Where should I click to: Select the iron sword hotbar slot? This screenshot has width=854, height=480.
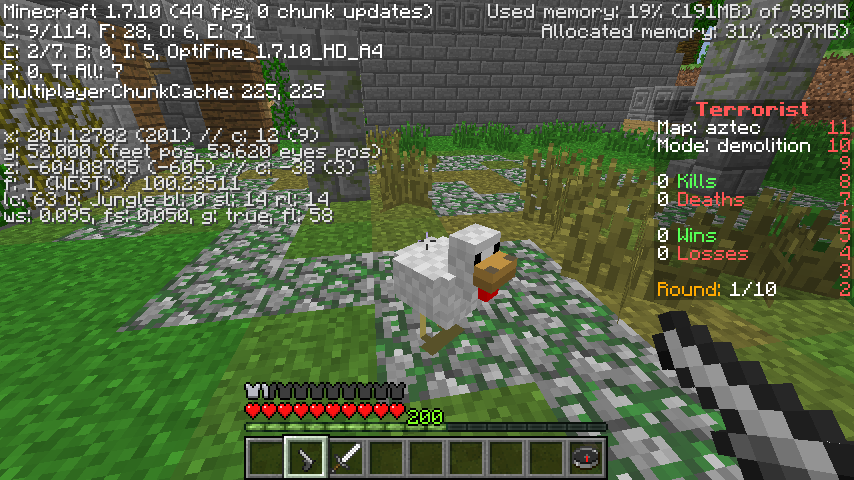346,458
